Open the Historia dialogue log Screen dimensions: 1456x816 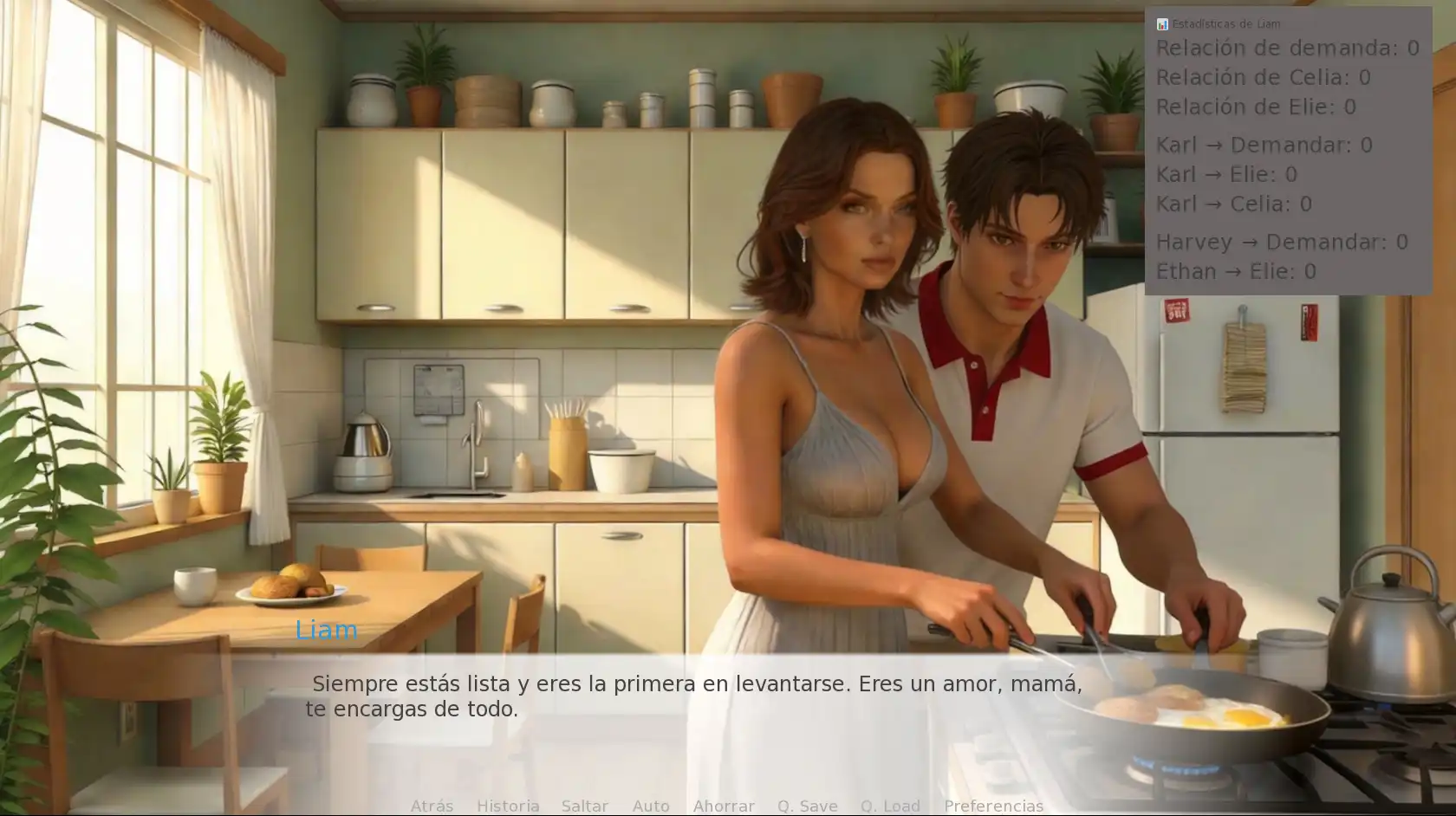click(x=508, y=806)
